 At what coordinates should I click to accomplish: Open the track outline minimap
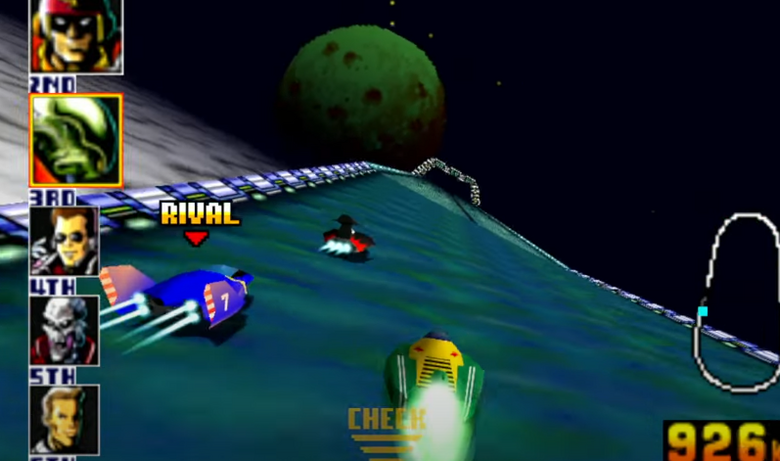(x=739, y=301)
